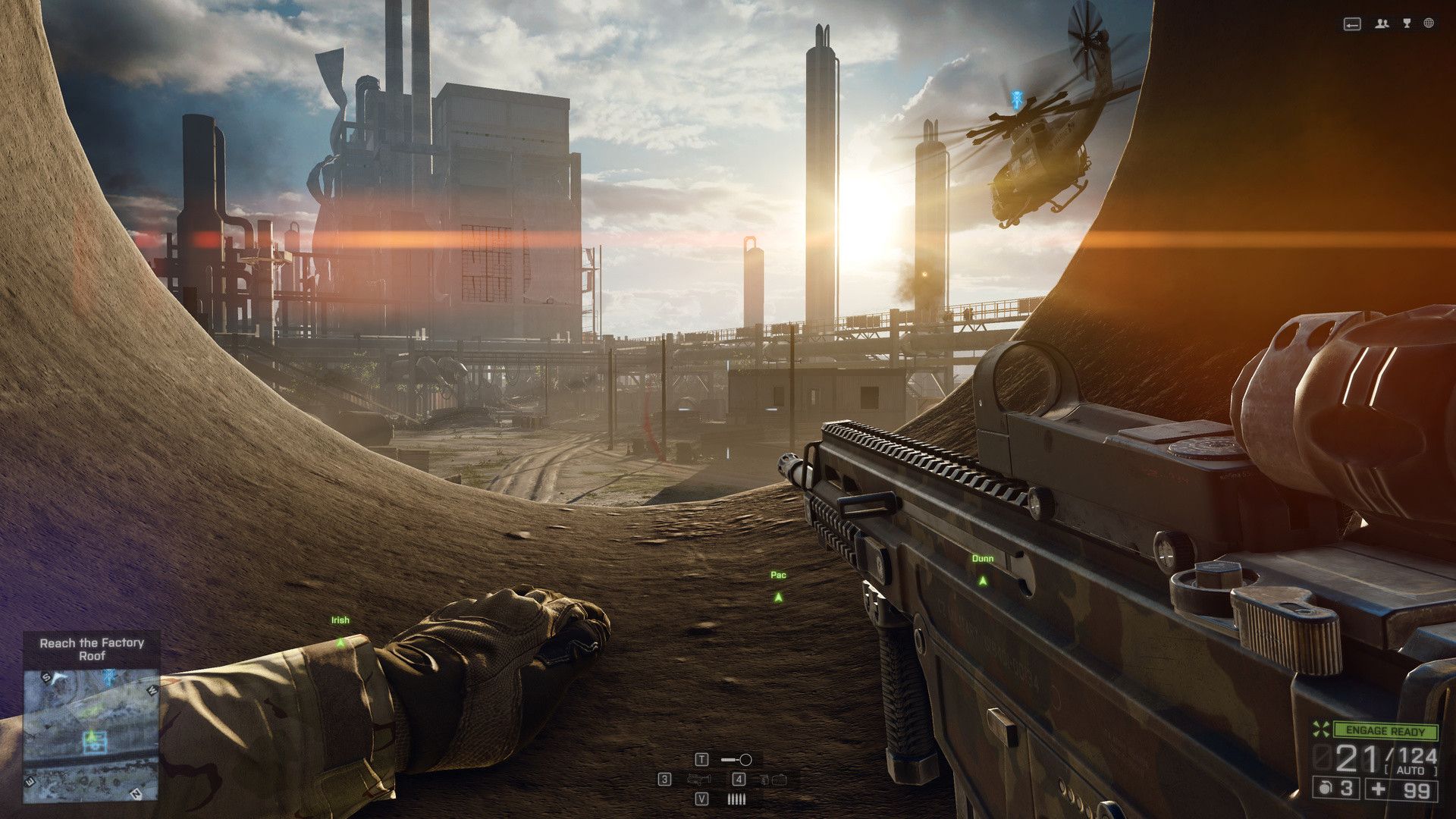Click the back arrow icon in top bar
Image resolution: width=1456 pixels, height=819 pixels.
point(1352,24)
